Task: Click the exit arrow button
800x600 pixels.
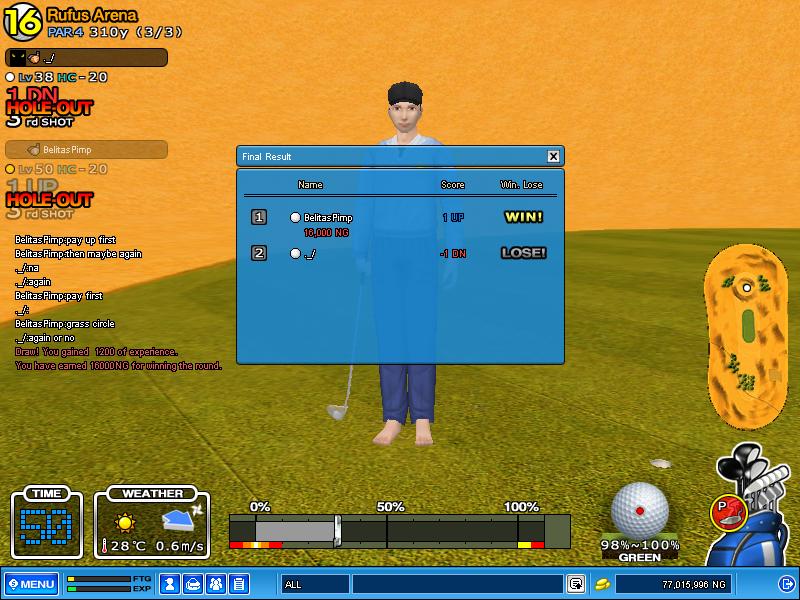Action: point(785,584)
